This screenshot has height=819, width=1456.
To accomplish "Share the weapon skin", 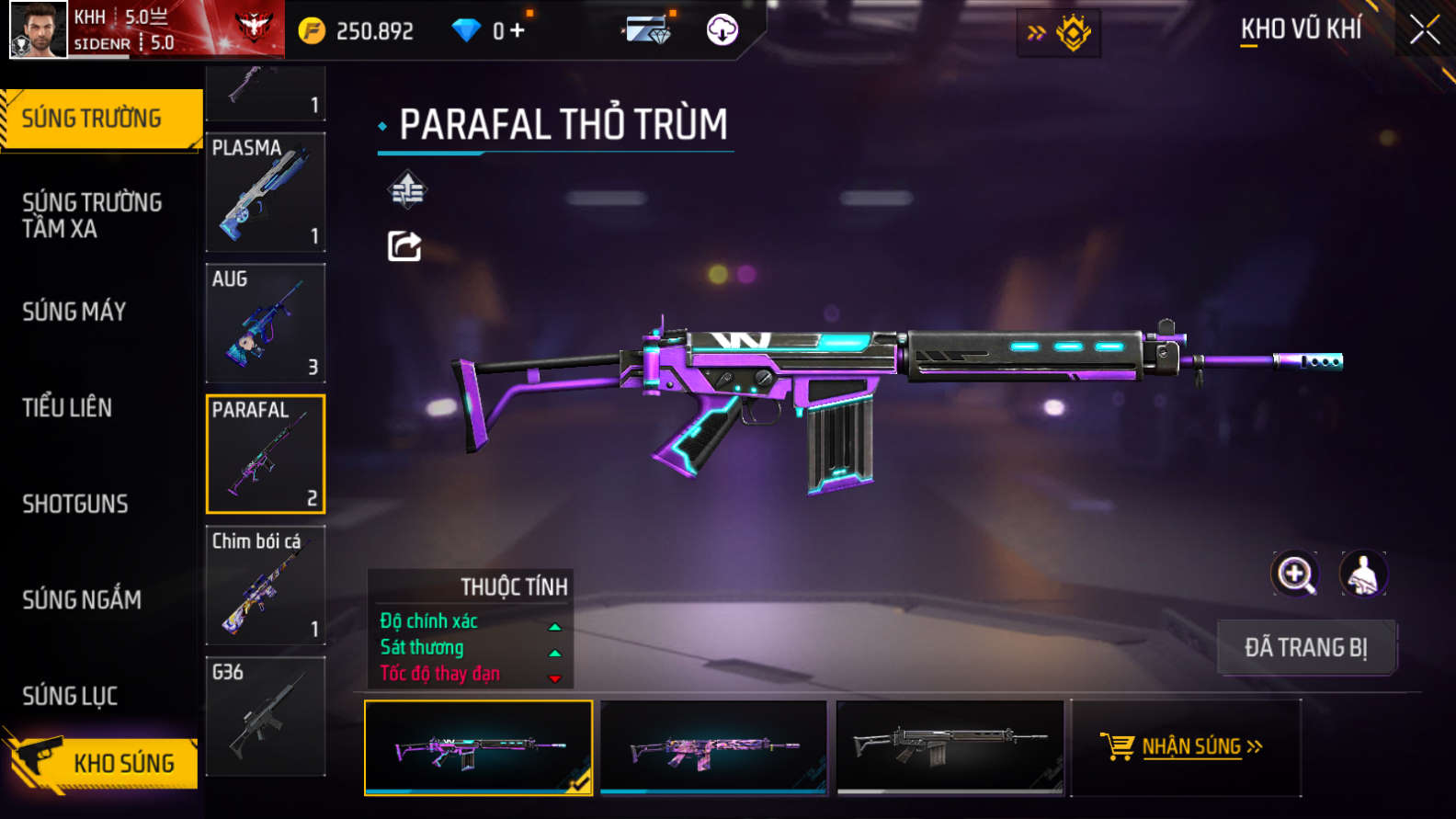I will coord(404,246).
